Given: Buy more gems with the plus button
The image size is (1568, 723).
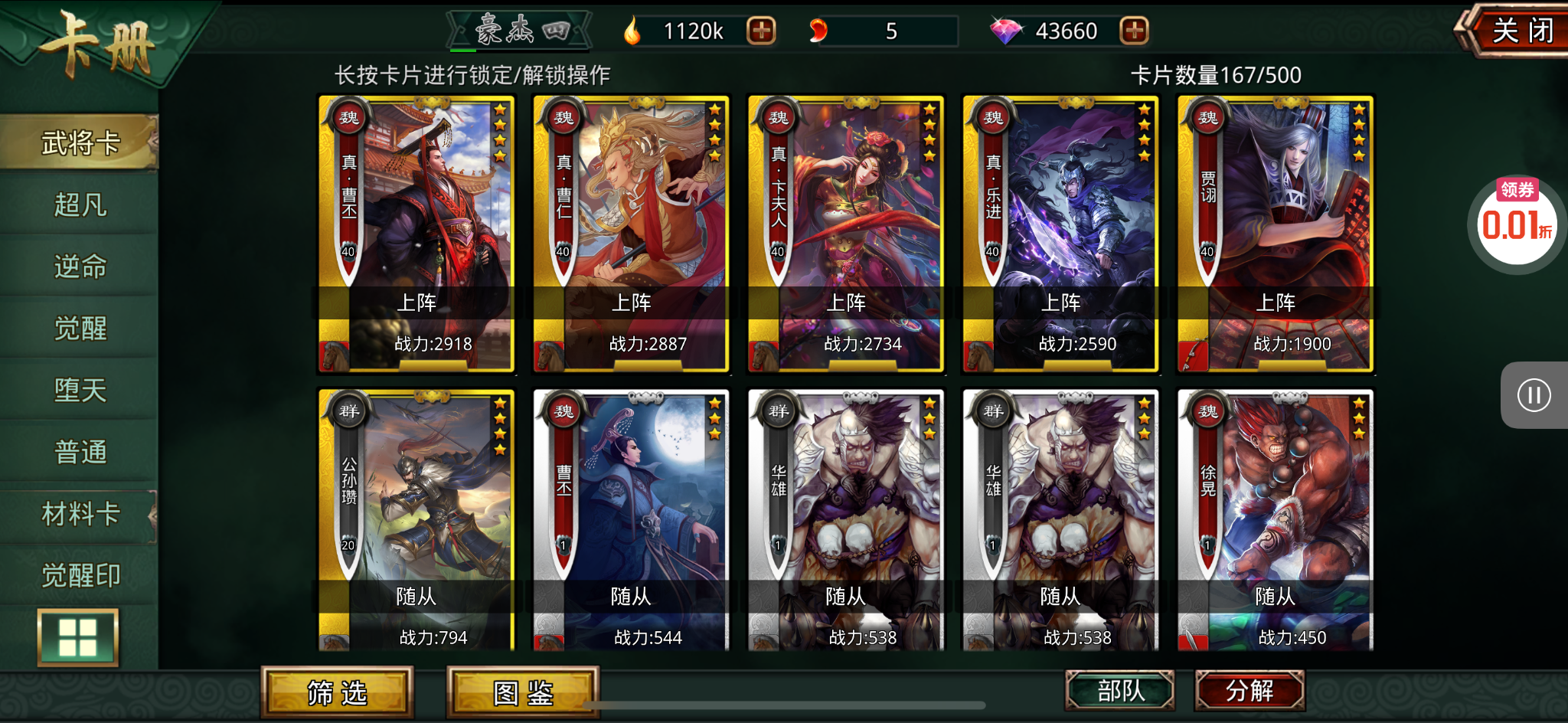Looking at the screenshot, I should point(1134,31).
